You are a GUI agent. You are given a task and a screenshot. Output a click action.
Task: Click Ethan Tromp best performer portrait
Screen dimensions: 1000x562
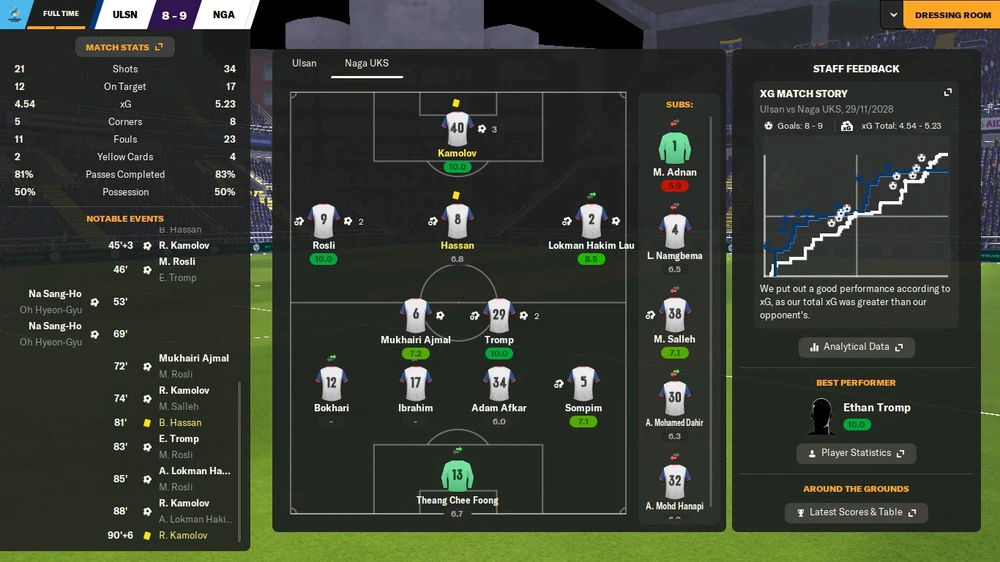pyautogui.click(x=822, y=417)
